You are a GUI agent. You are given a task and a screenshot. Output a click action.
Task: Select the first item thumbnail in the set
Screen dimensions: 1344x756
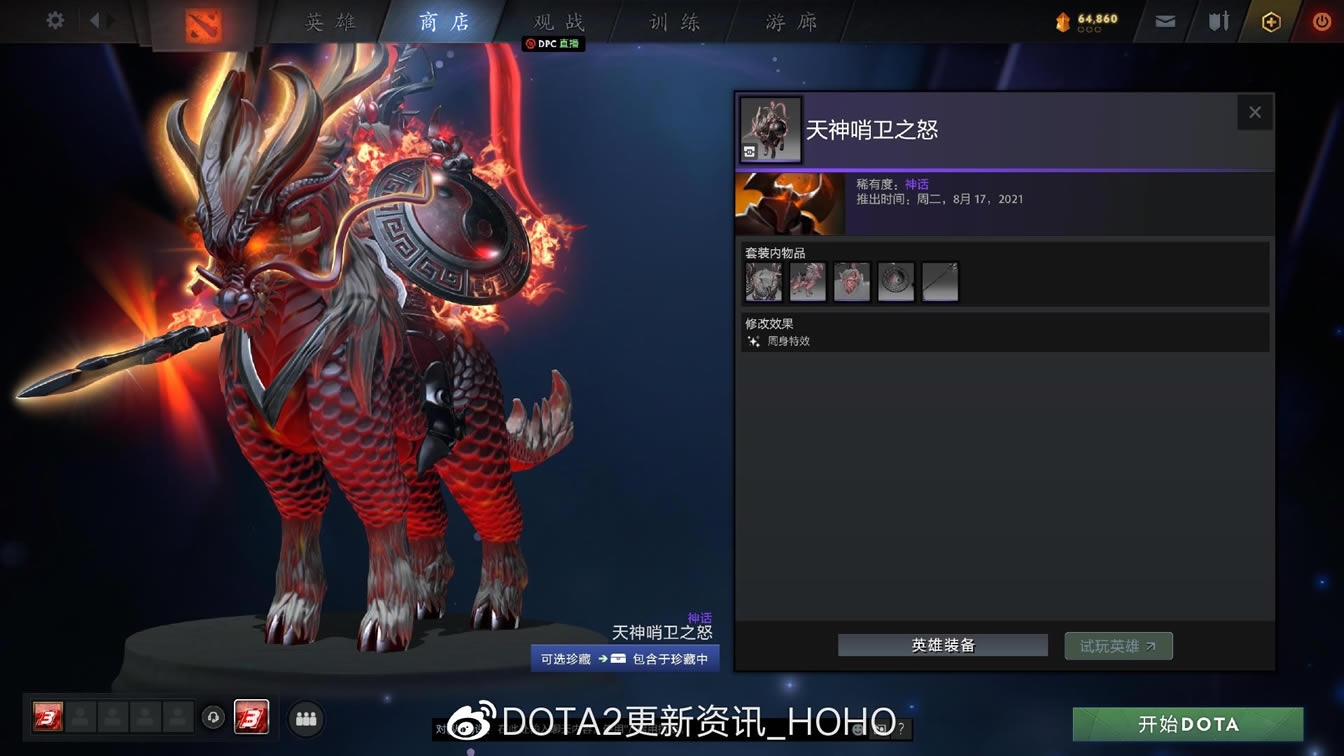pos(764,282)
